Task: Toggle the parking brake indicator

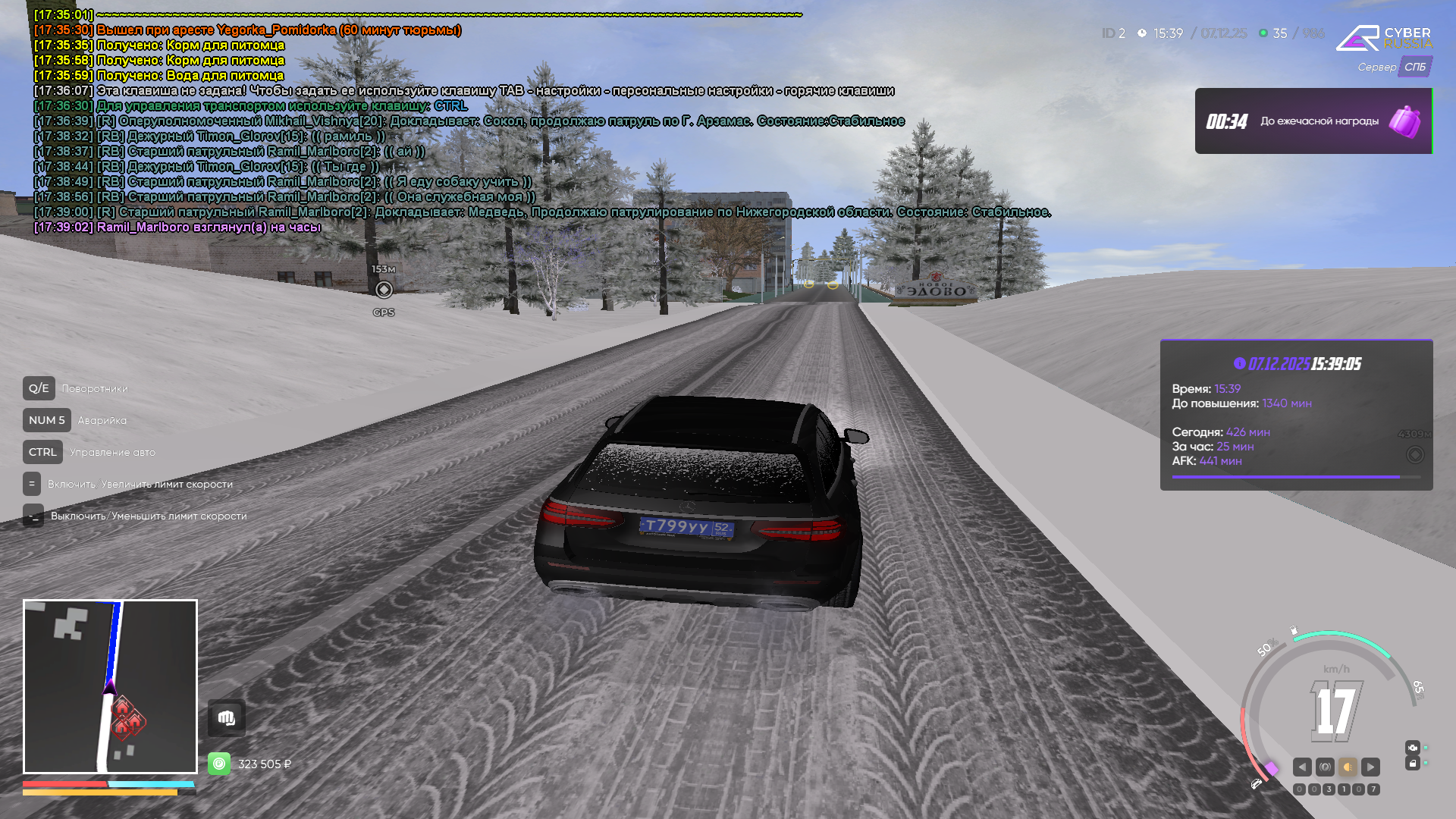Action: click(1325, 767)
